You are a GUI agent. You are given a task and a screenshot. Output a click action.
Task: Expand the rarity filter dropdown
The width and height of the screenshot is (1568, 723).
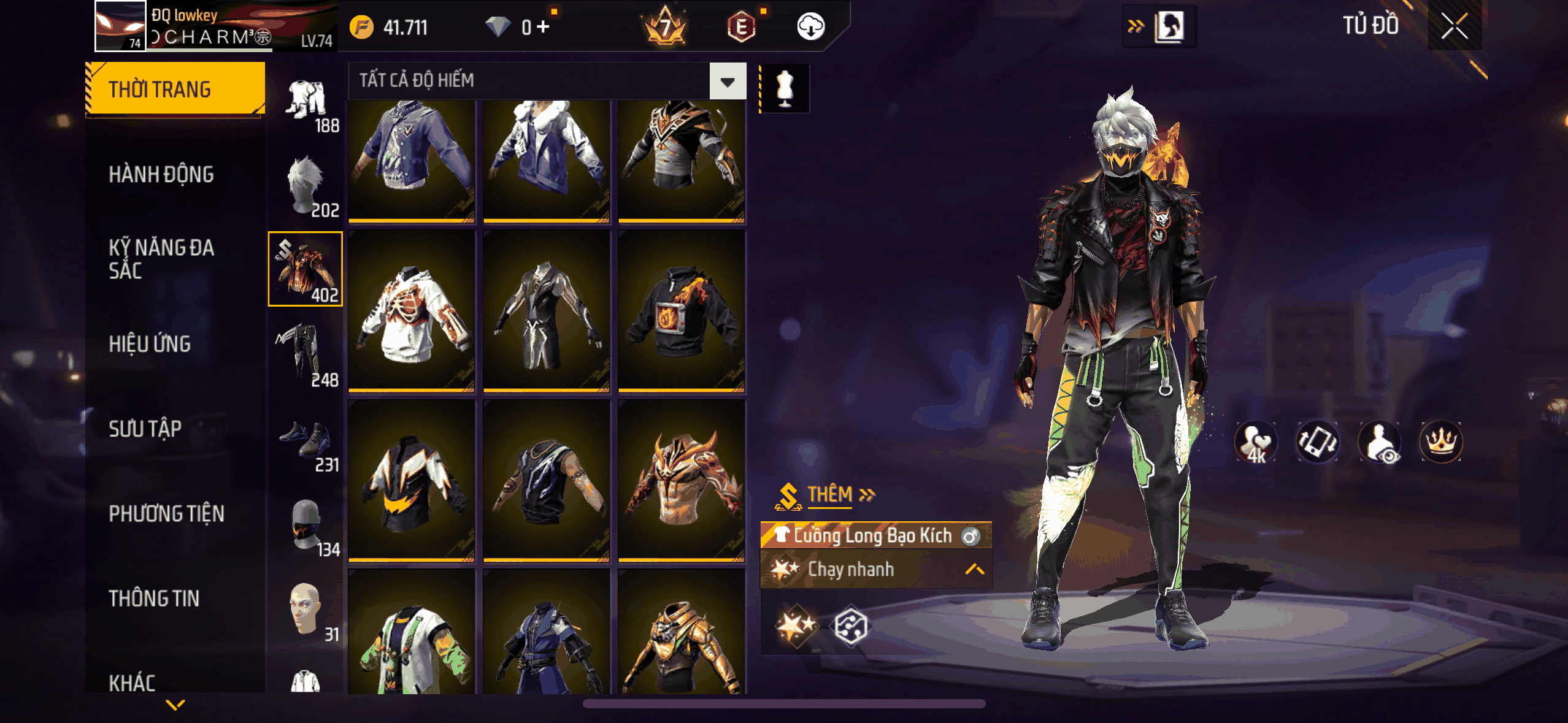[728, 81]
